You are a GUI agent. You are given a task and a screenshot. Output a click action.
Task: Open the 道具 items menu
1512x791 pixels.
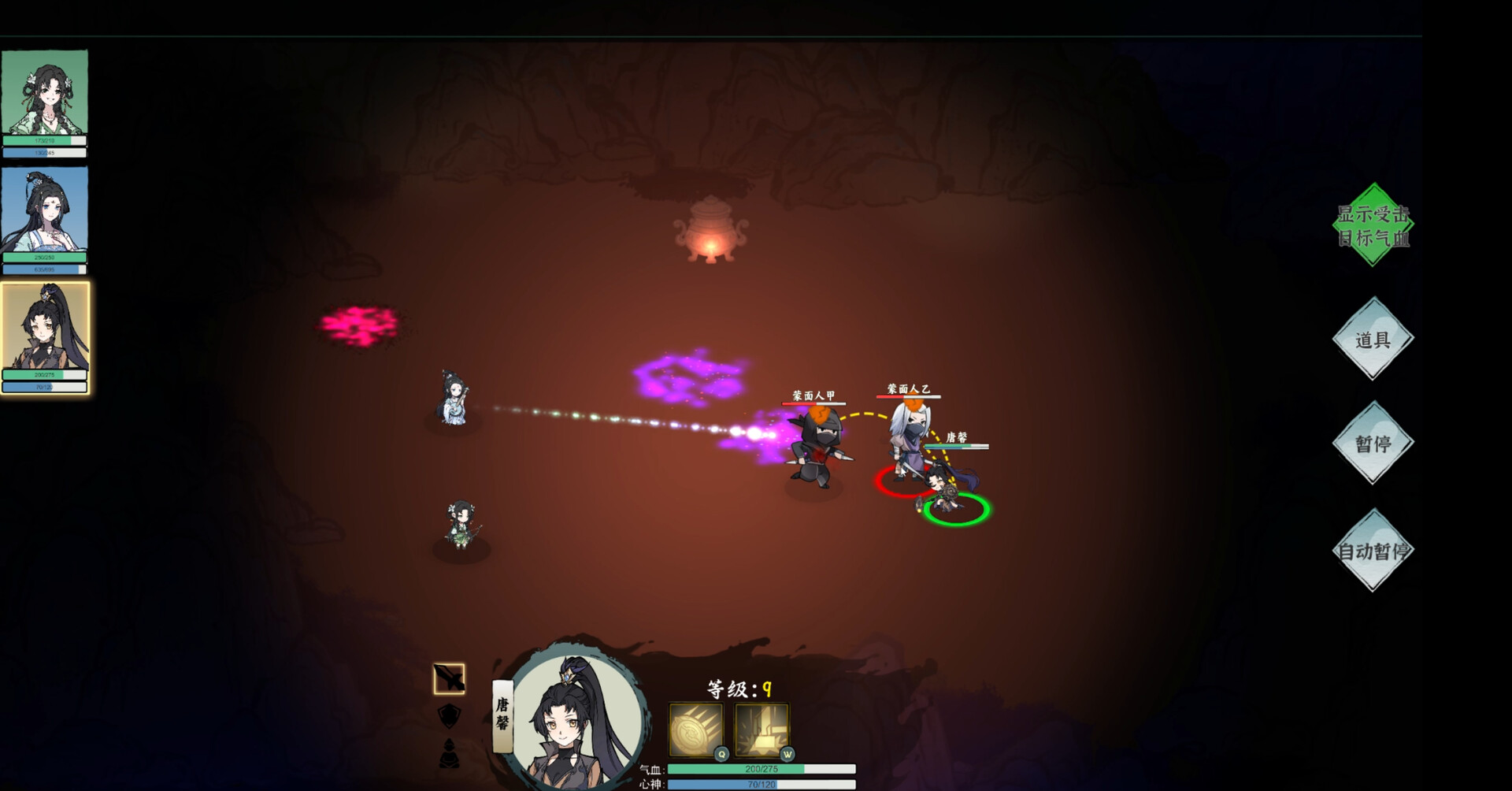point(1373,340)
